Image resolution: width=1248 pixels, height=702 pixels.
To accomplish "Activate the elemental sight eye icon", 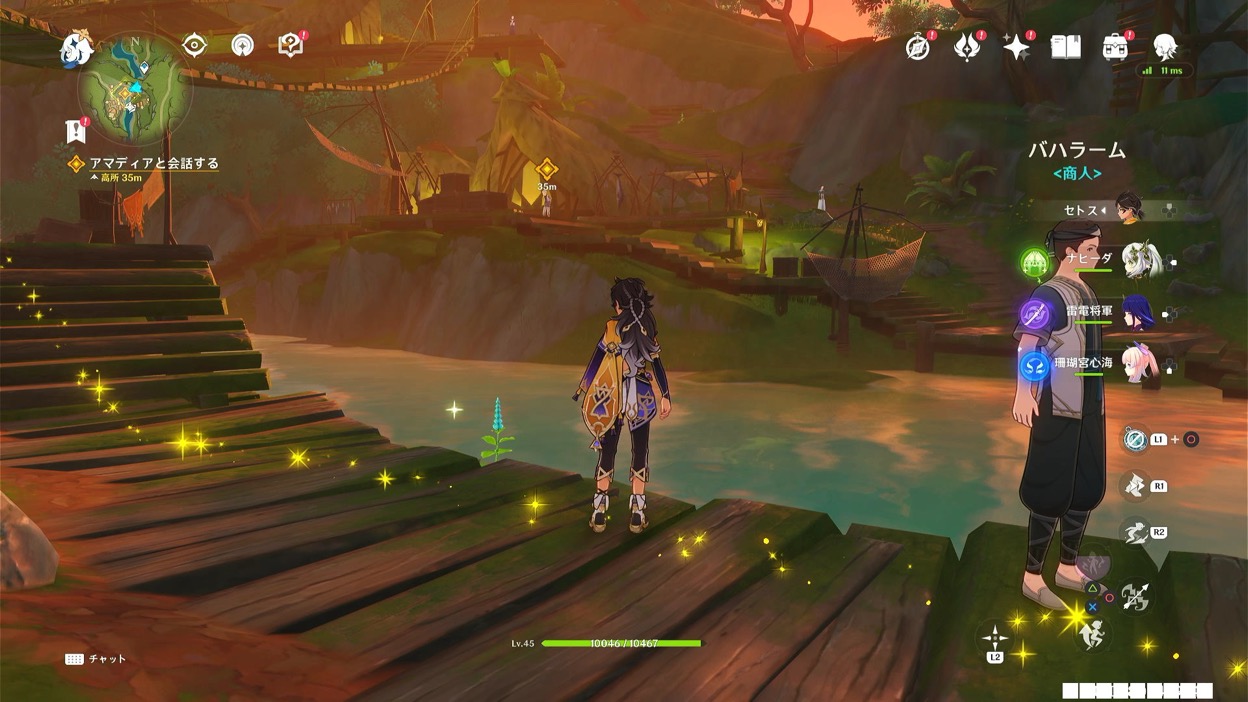I will (195, 45).
